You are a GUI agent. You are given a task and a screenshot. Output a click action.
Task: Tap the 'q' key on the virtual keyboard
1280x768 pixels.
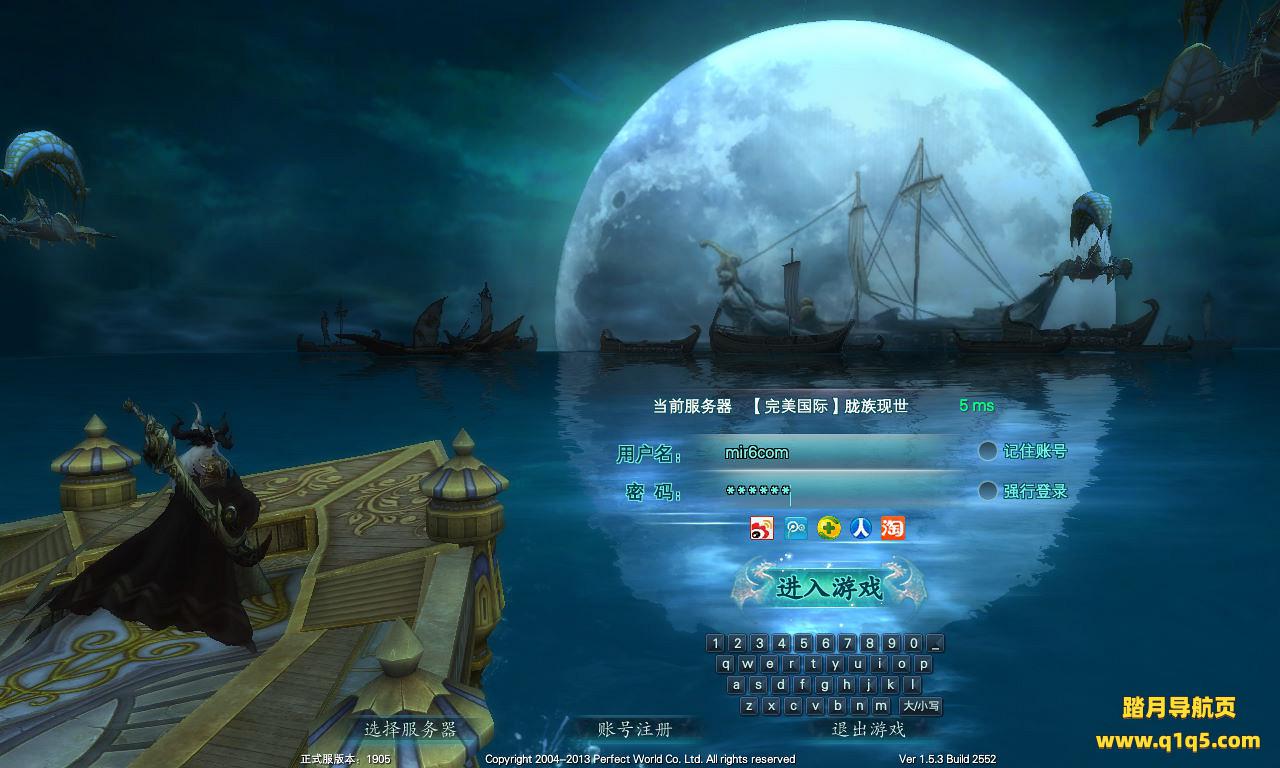tap(727, 664)
